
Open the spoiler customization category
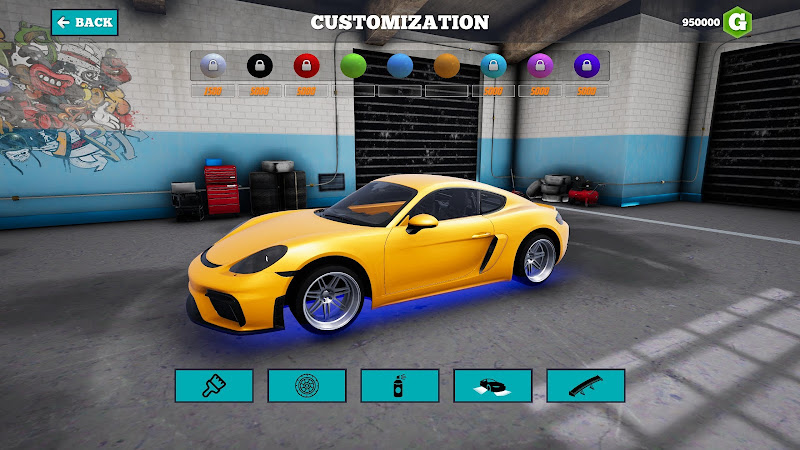586,385
